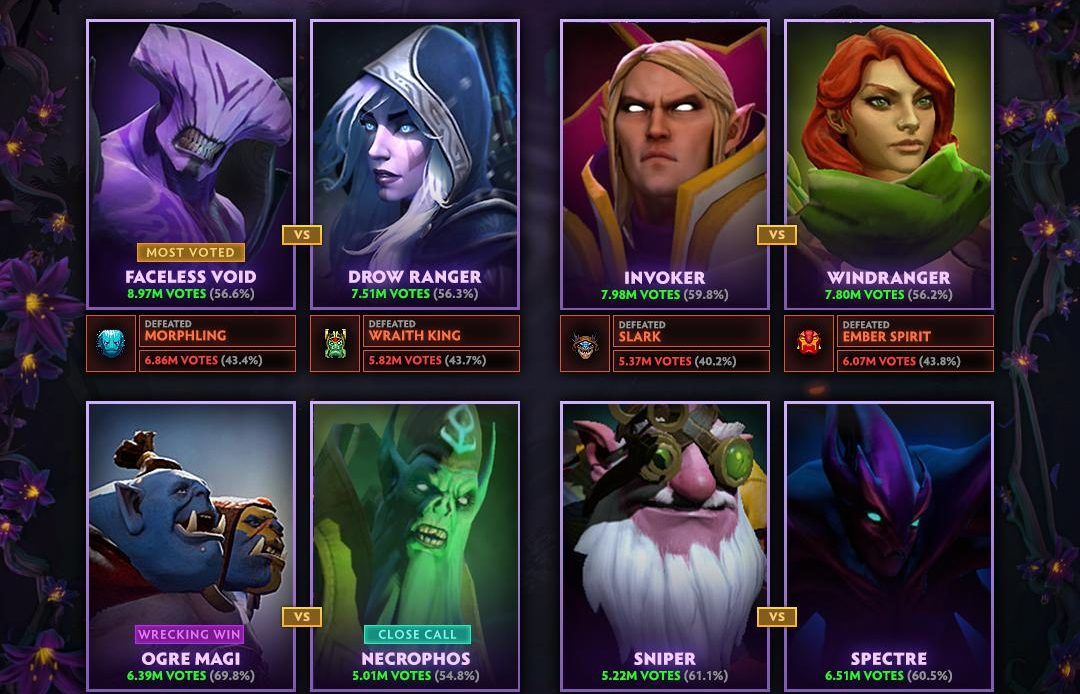The image size is (1080, 694).
Task: Click the Morphling defeated name row
Action: (x=217, y=331)
